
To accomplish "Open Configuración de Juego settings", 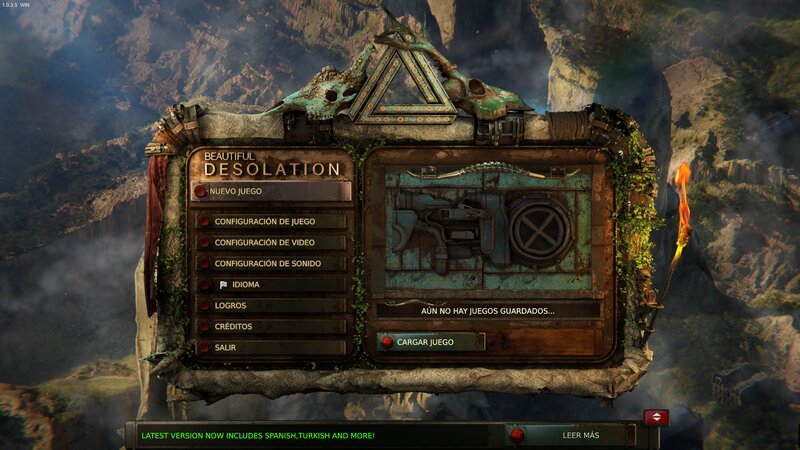I will click(271, 222).
